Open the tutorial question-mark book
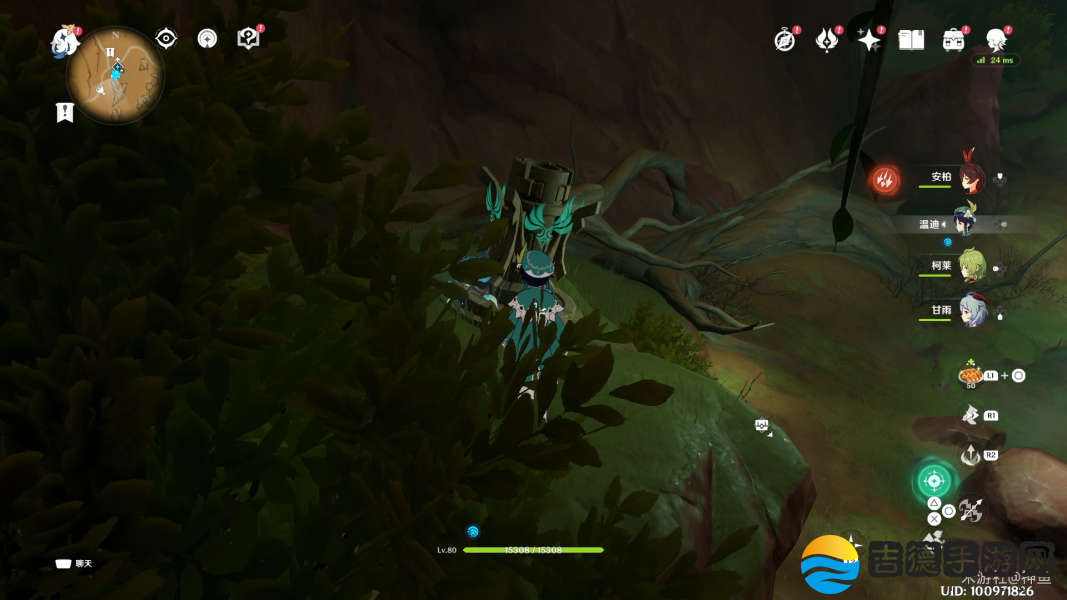 point(248,38)
